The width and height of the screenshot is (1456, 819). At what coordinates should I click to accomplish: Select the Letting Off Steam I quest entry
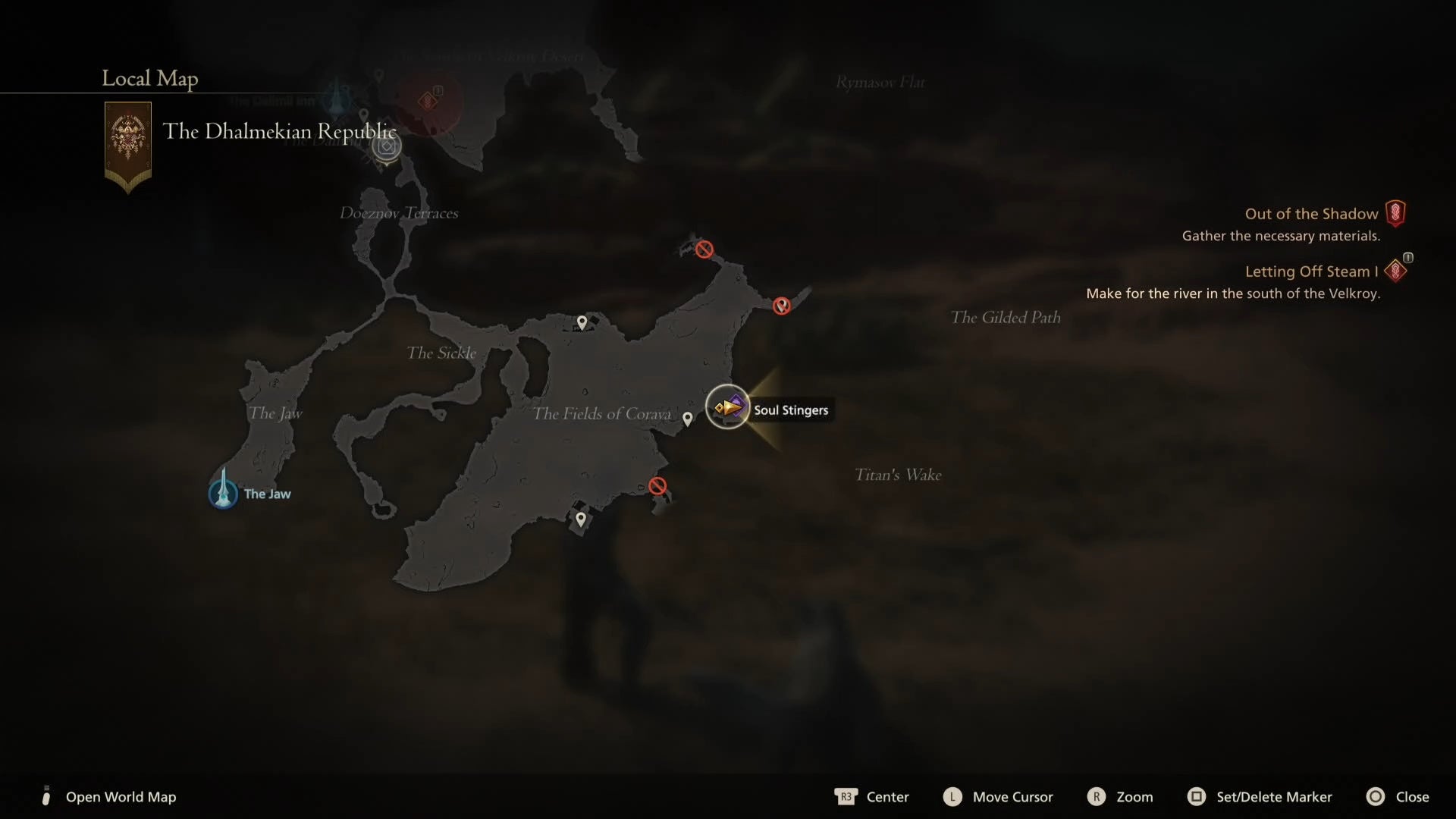[x=1311, y=271]
